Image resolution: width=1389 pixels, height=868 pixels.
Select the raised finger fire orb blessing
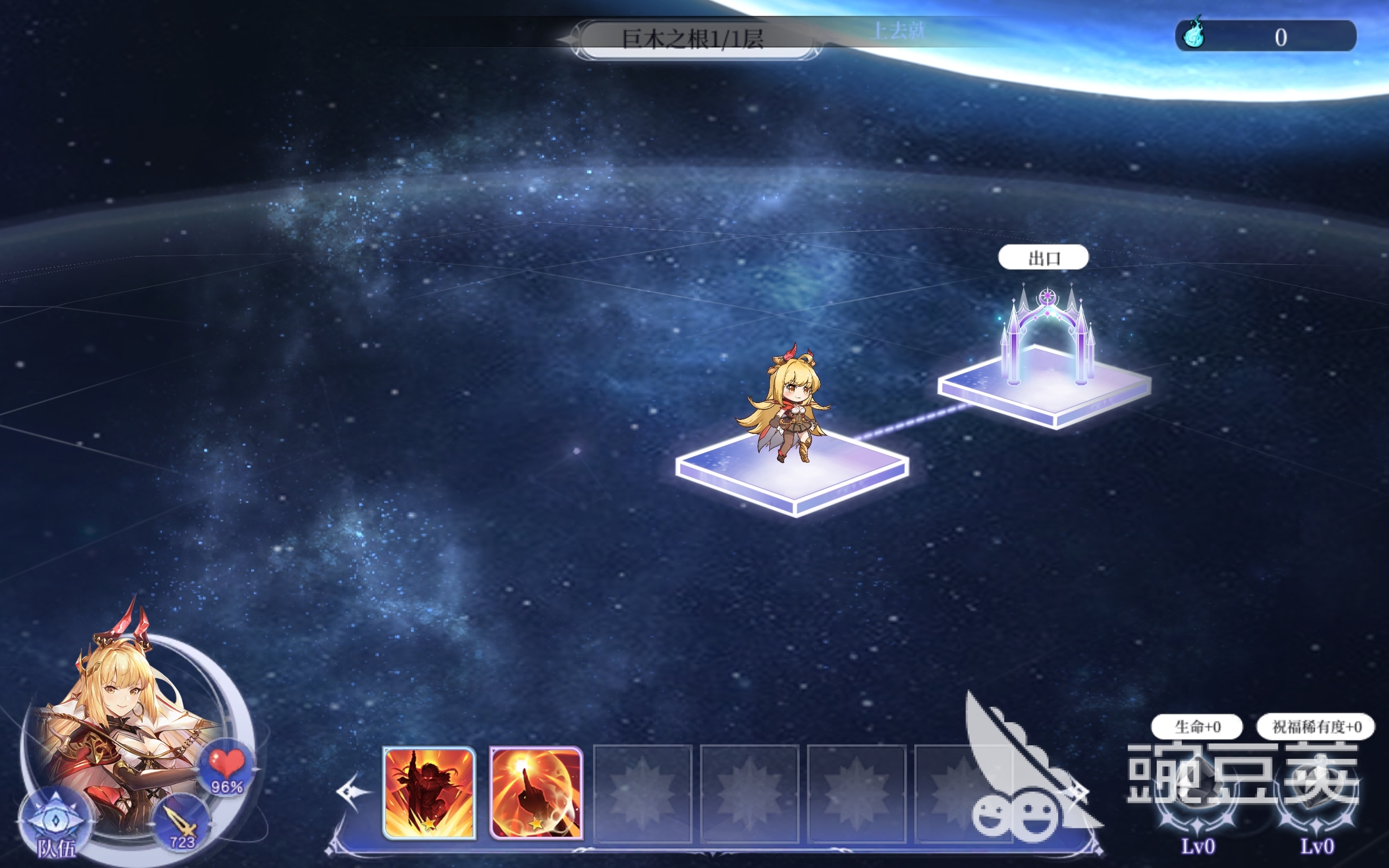pos(536,793)
